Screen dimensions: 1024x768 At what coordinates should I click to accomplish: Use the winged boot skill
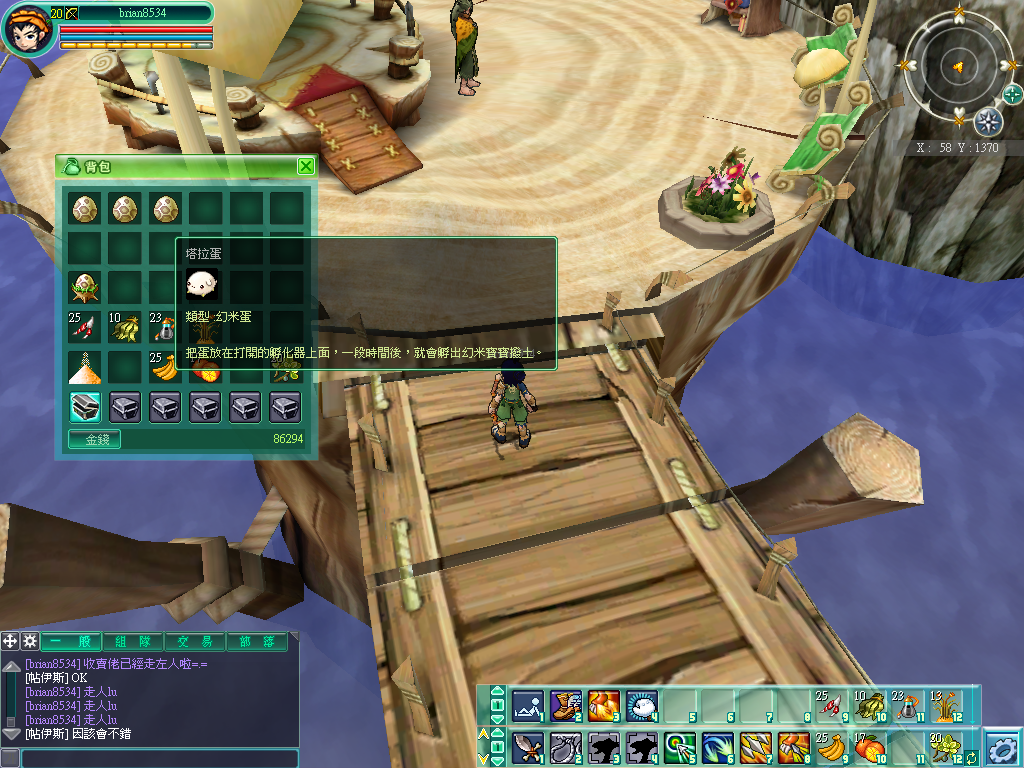pyautogui.click(x=565, y=706)
